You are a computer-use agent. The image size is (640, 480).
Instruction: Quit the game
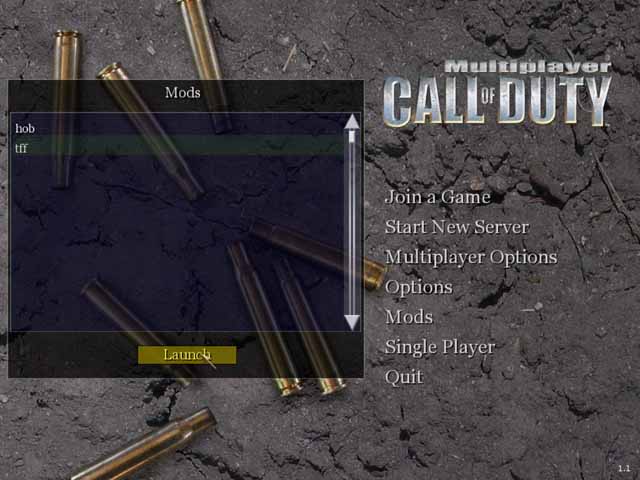(x=403, y=377)
